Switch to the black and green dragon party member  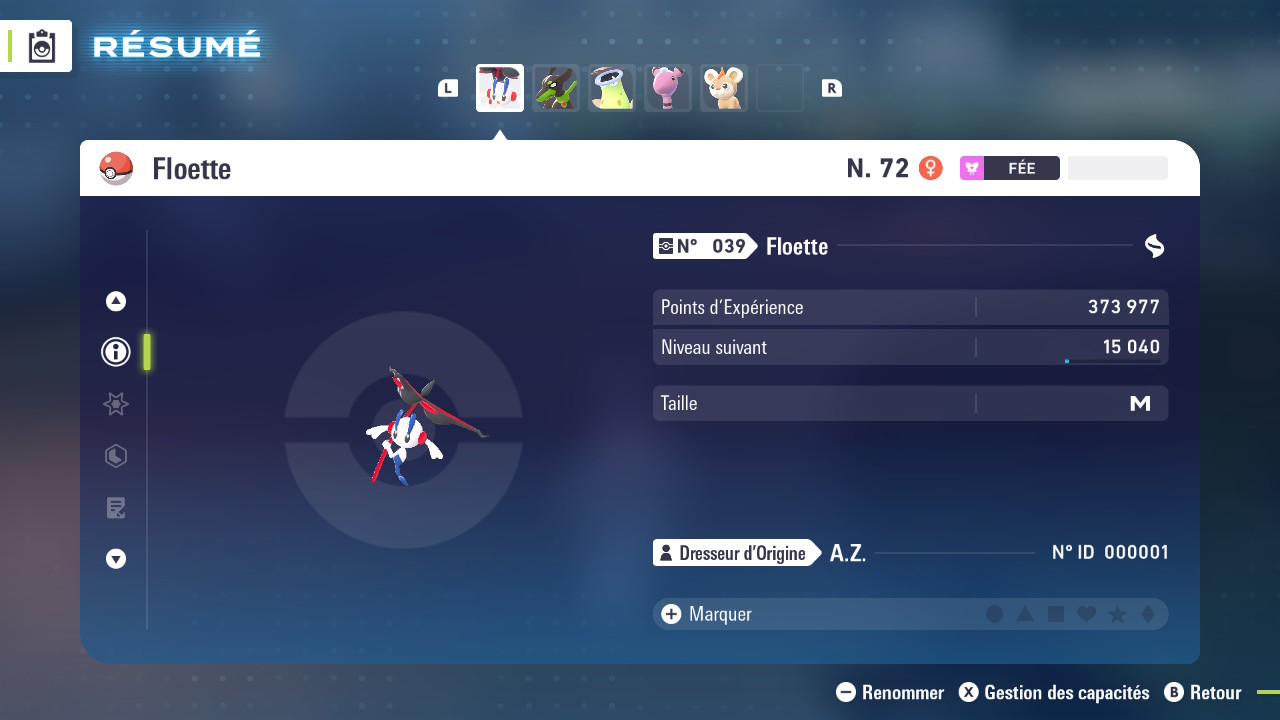[556, 88]
